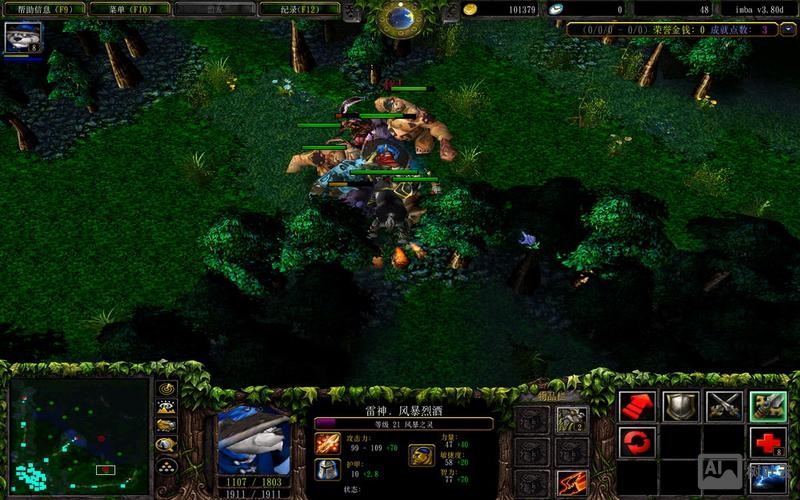Toggle the minimap ally color mode button
Screen dimensions: 800x500
pos(167,426)
